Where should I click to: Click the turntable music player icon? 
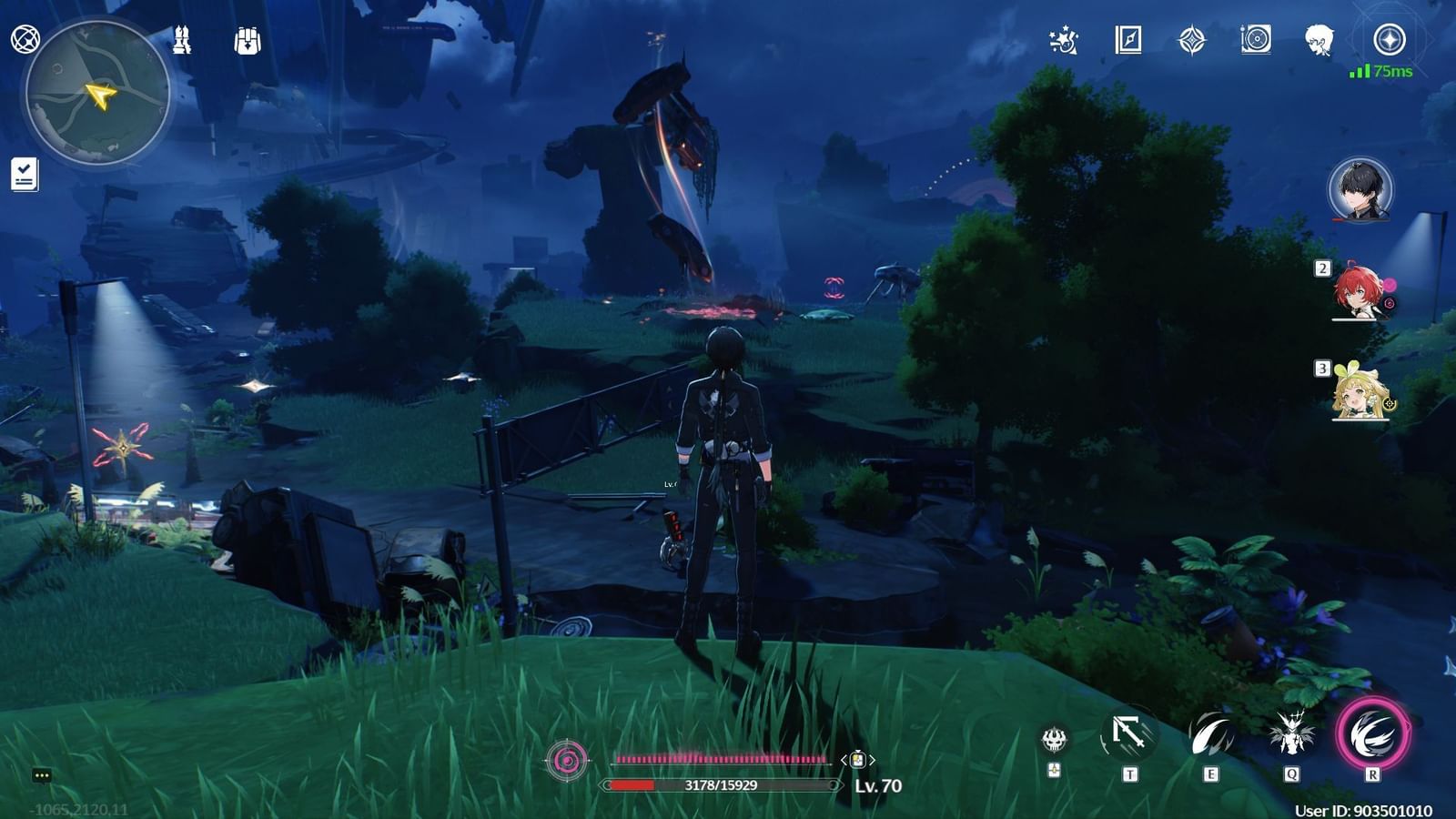pyautogui.click(x=1256, y=39)
